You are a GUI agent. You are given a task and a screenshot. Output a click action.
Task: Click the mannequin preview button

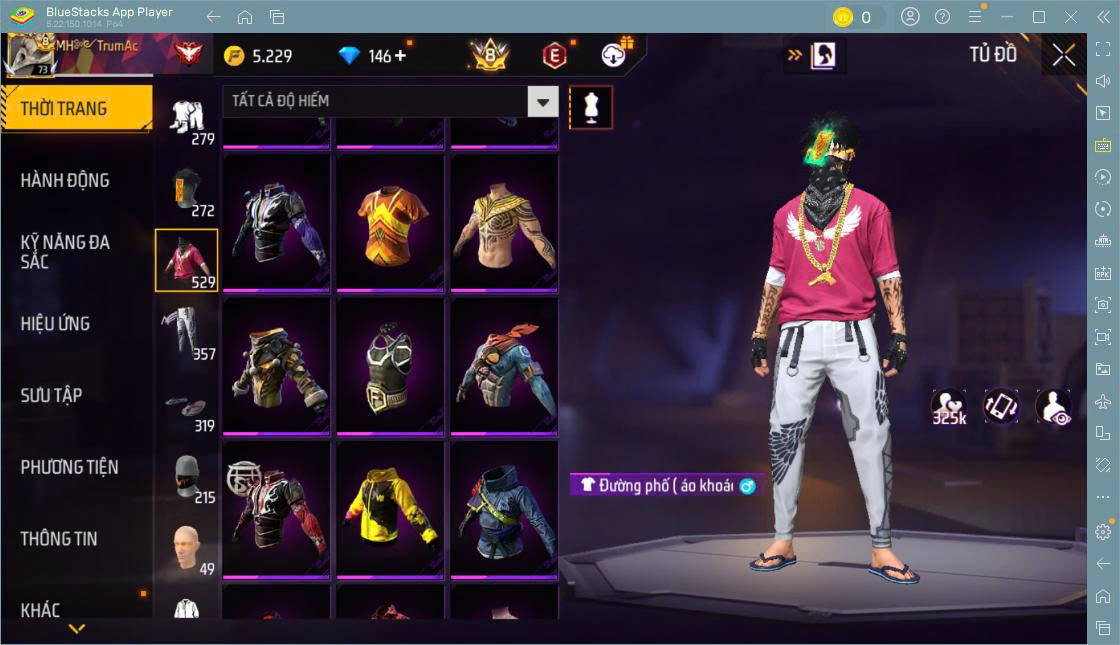[591, 107]
